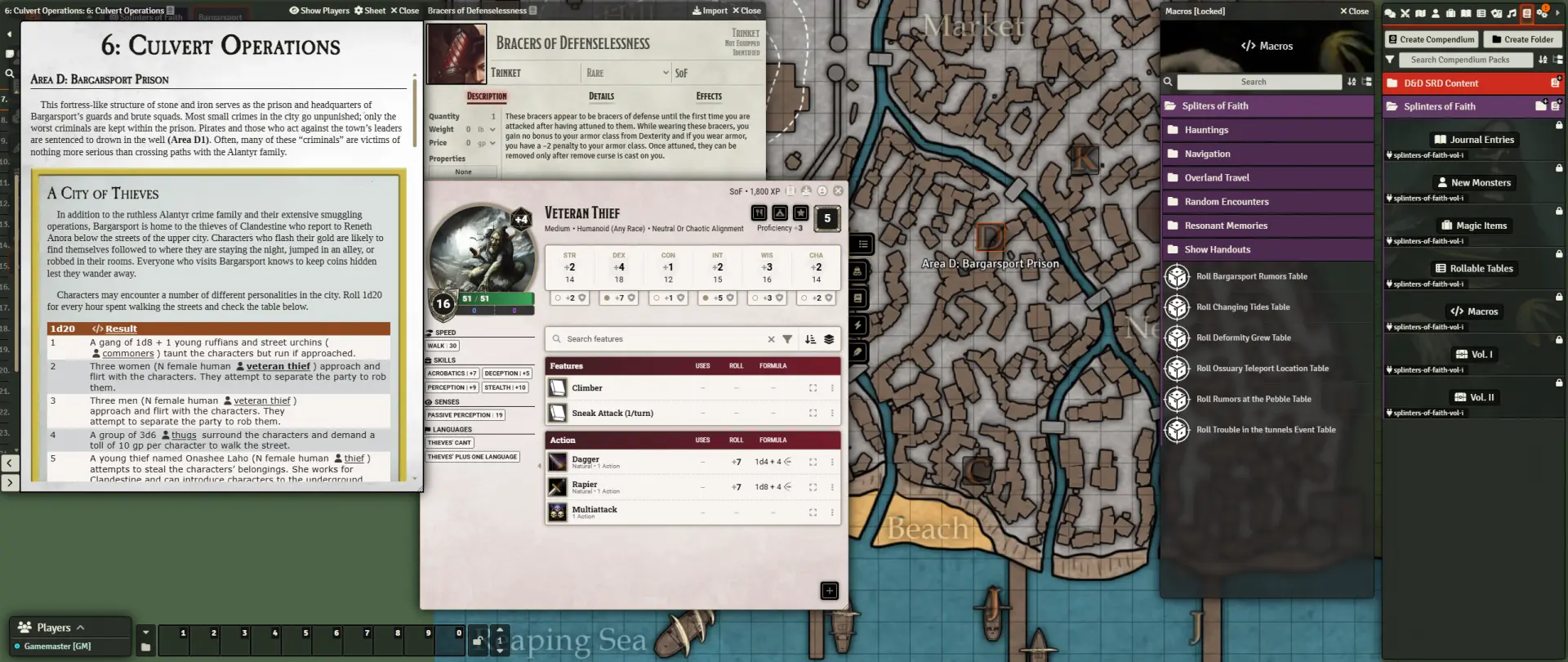Select the Sneak Attack feature row
Screen dimensions: 1568x662
point(612,414)
